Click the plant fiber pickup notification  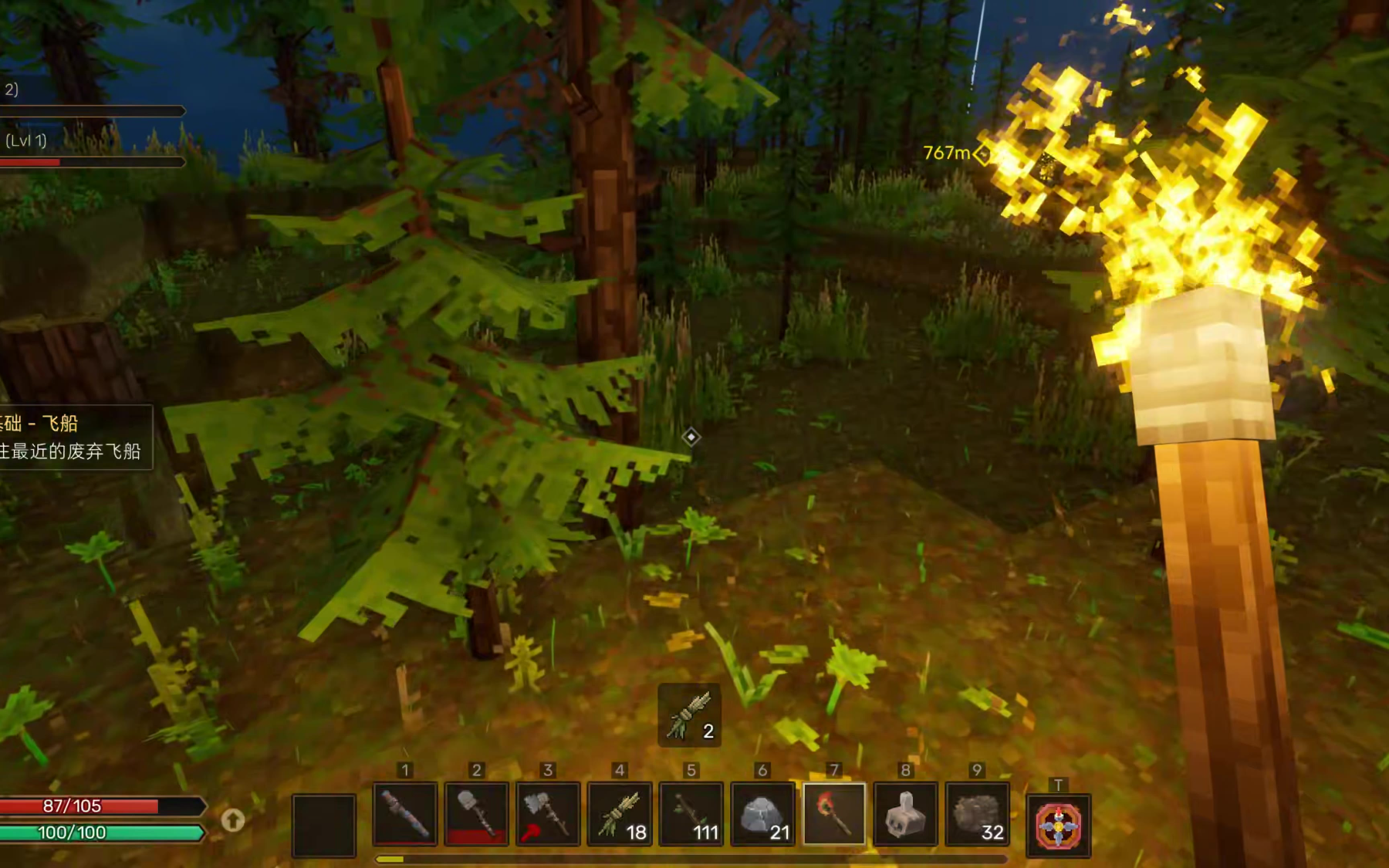(x=689, y=715)
